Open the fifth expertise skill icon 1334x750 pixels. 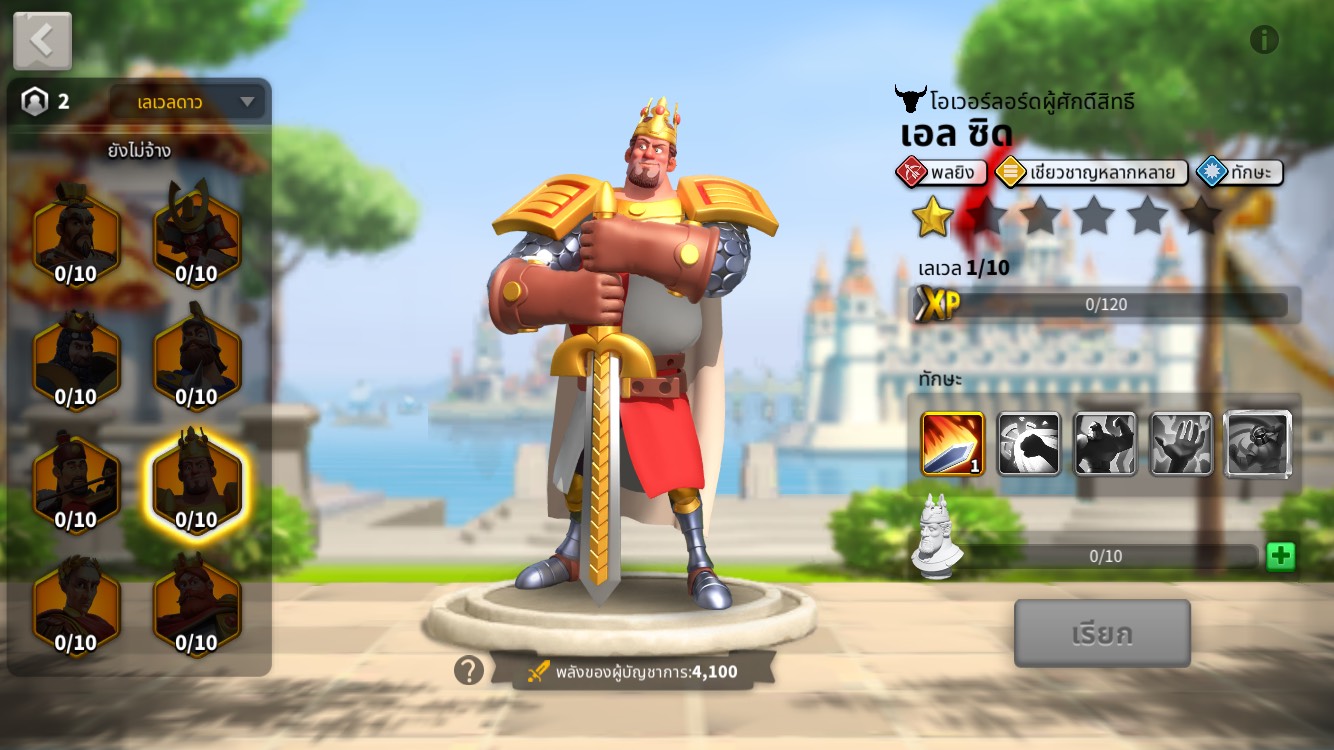coord(1257,443)
